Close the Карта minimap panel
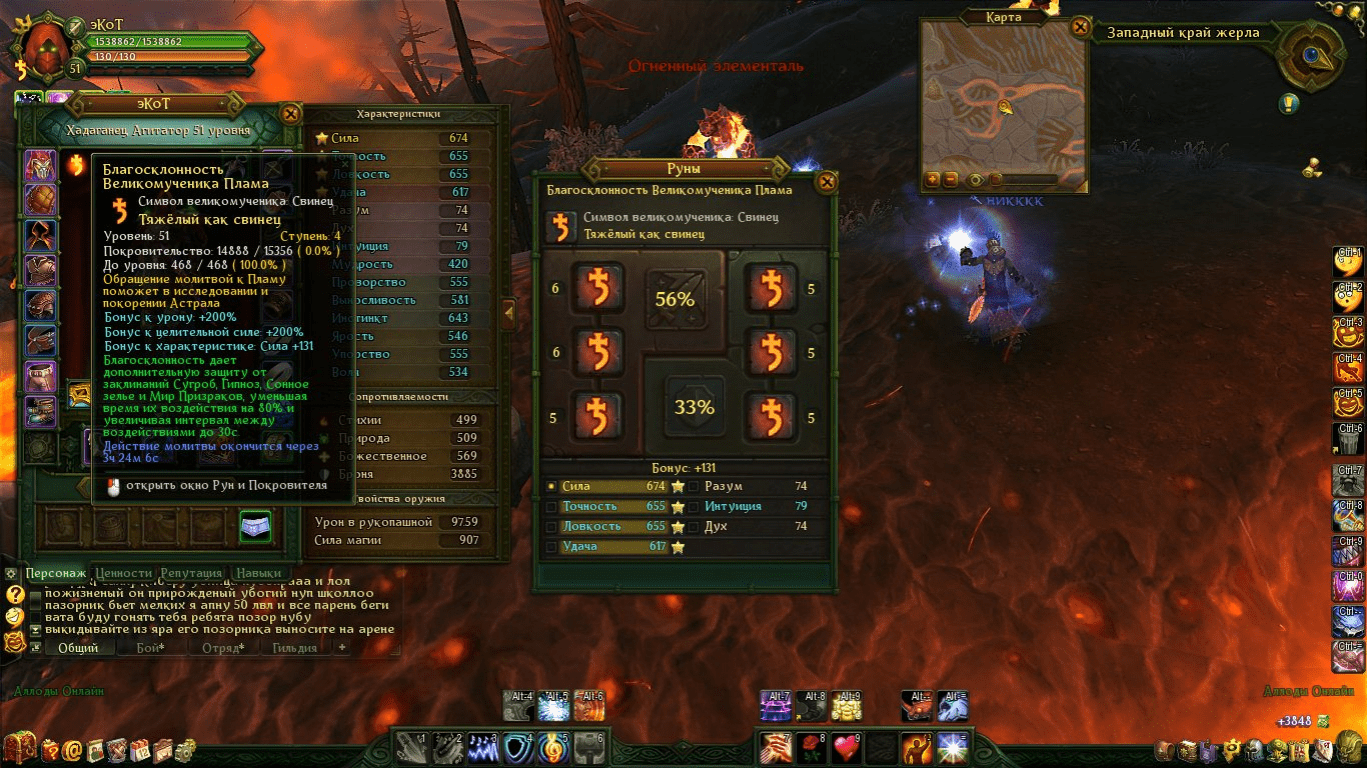Viewport: 1367px width, 768px height. 1080,28
